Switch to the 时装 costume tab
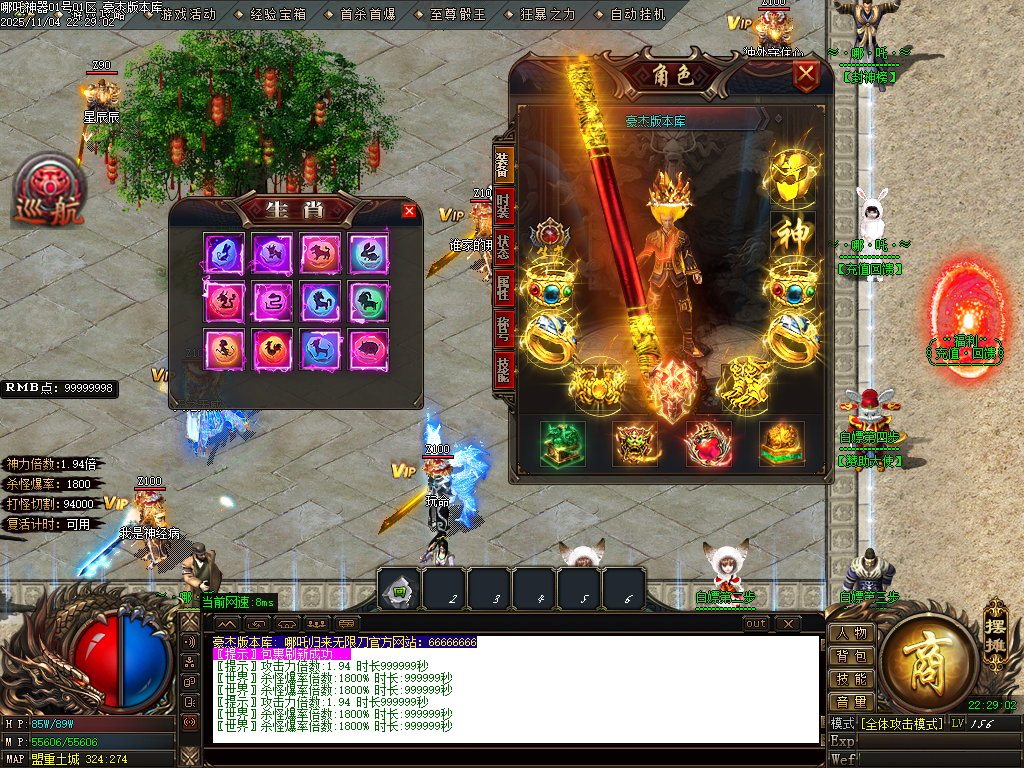 (502, 207)
